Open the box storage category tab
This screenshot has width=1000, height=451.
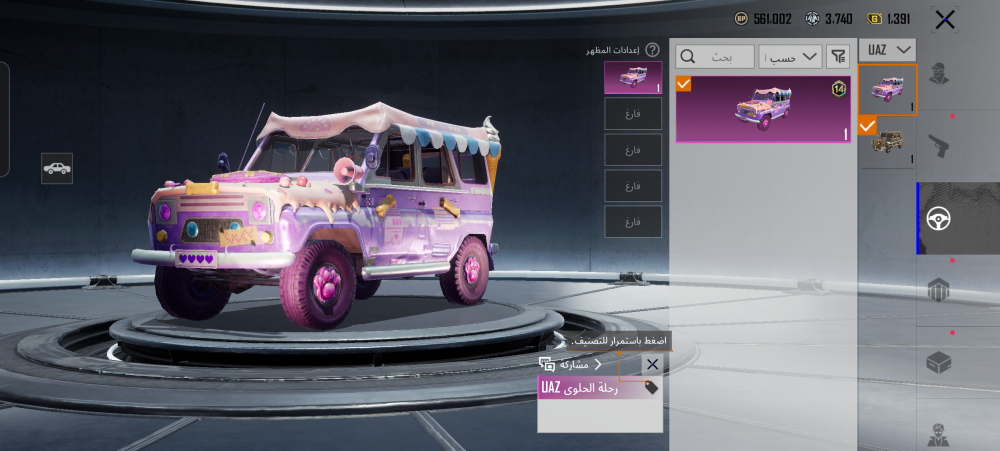tap(938, 362)
